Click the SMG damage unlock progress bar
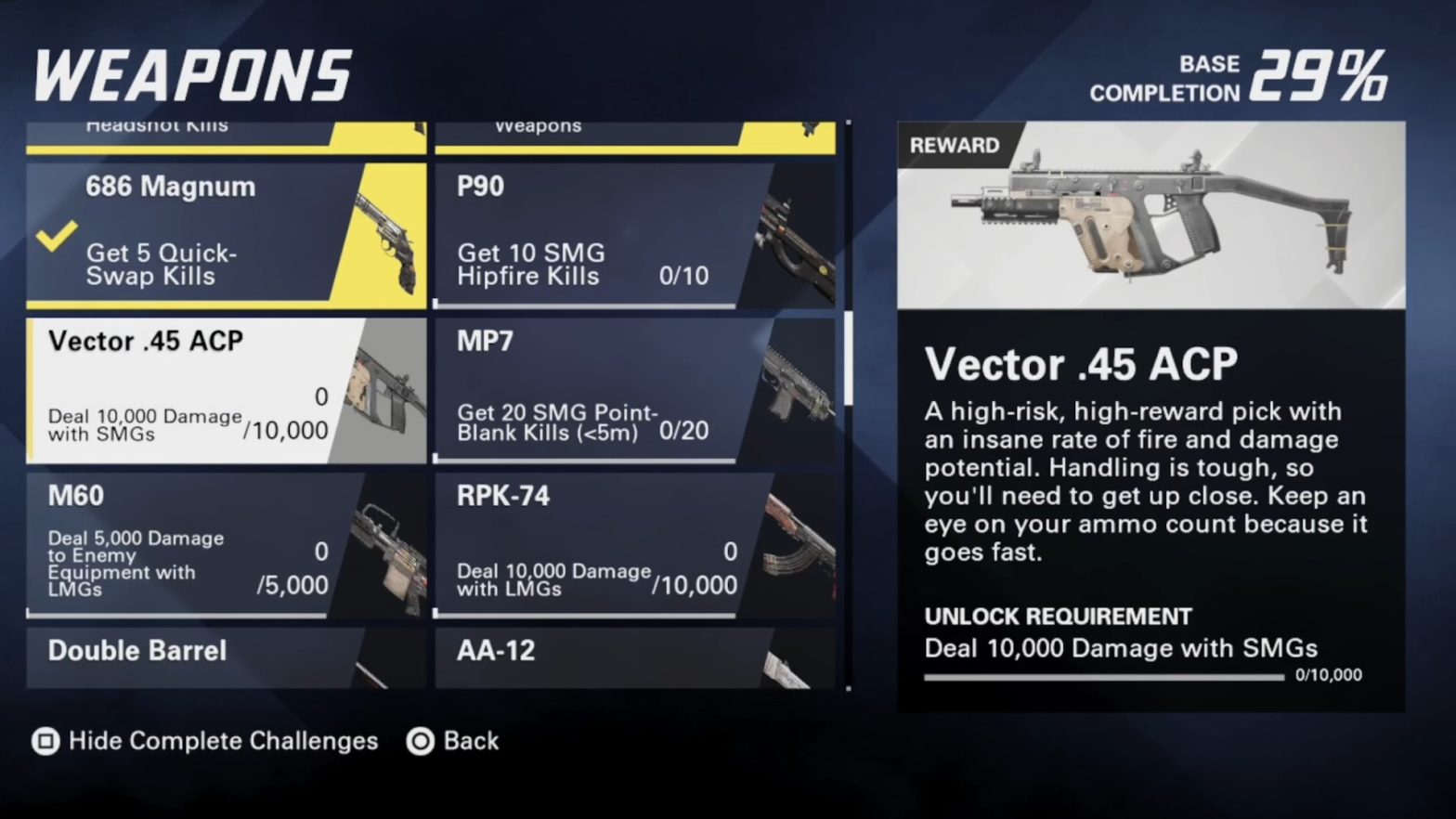Viewport: 1456px width, 819px height. (1100, 677)
